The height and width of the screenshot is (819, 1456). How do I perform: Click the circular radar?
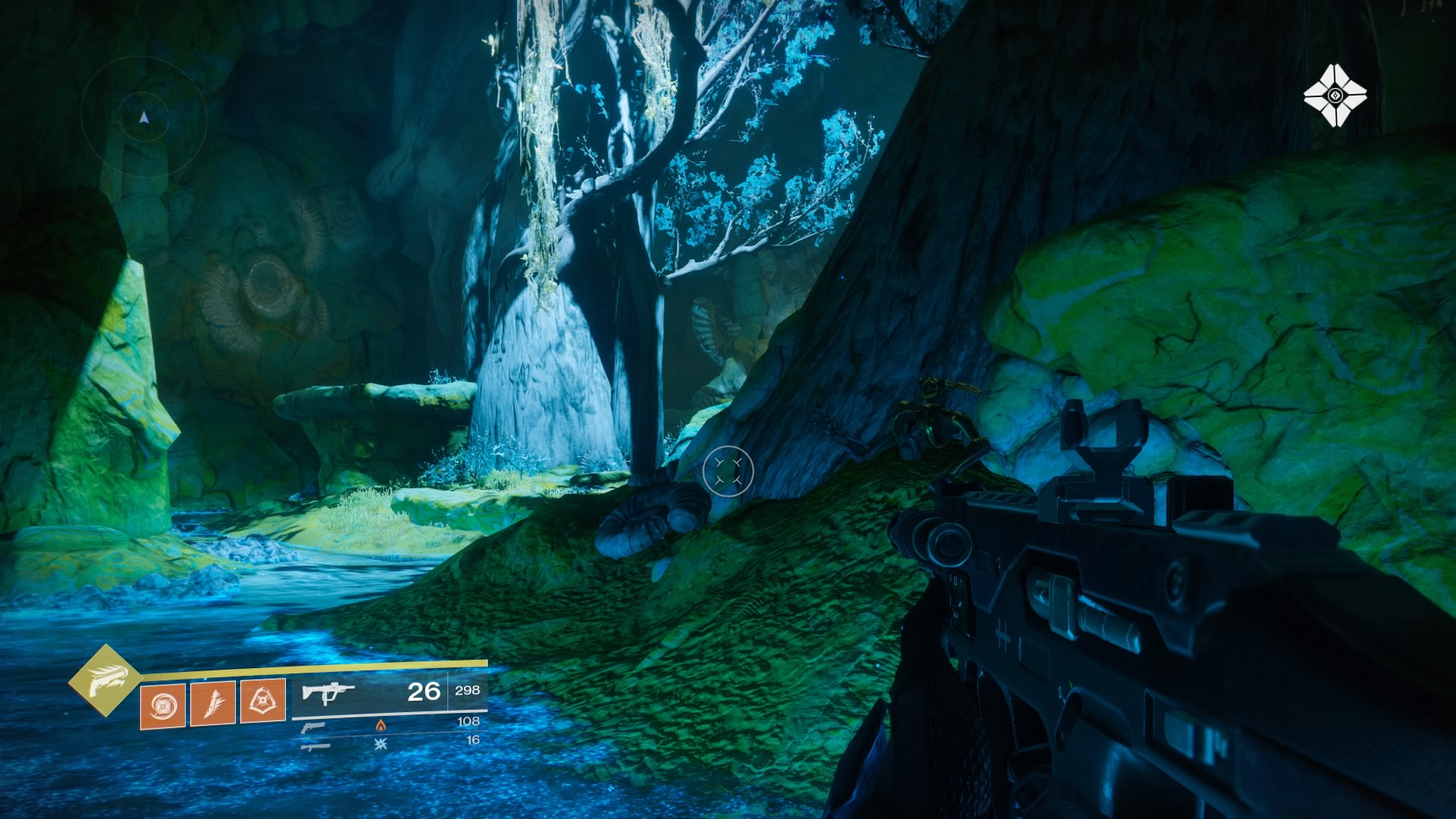(x=144, y=116)
